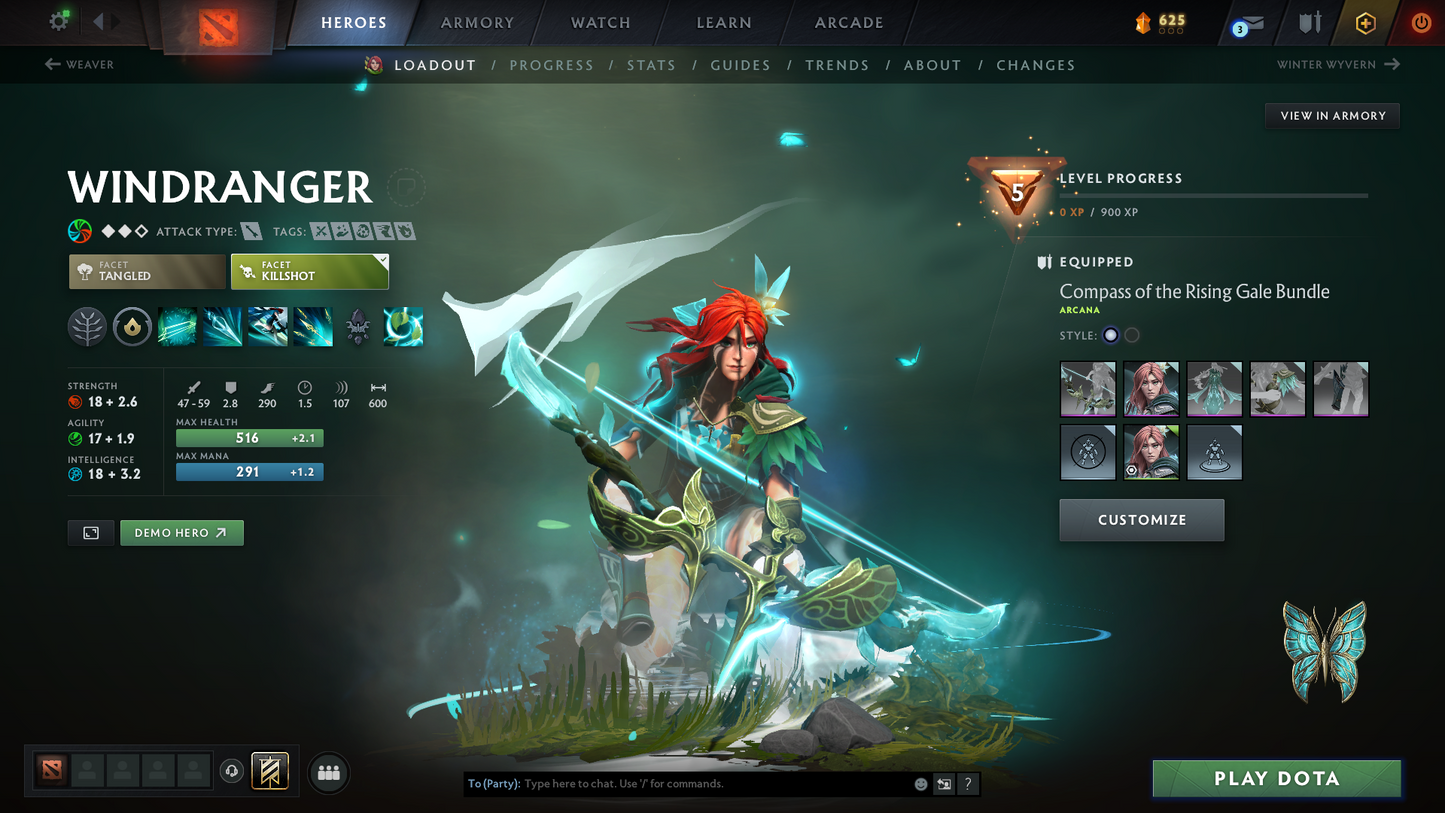
Task: Click View in Armory button
Action: (1332, 116)
